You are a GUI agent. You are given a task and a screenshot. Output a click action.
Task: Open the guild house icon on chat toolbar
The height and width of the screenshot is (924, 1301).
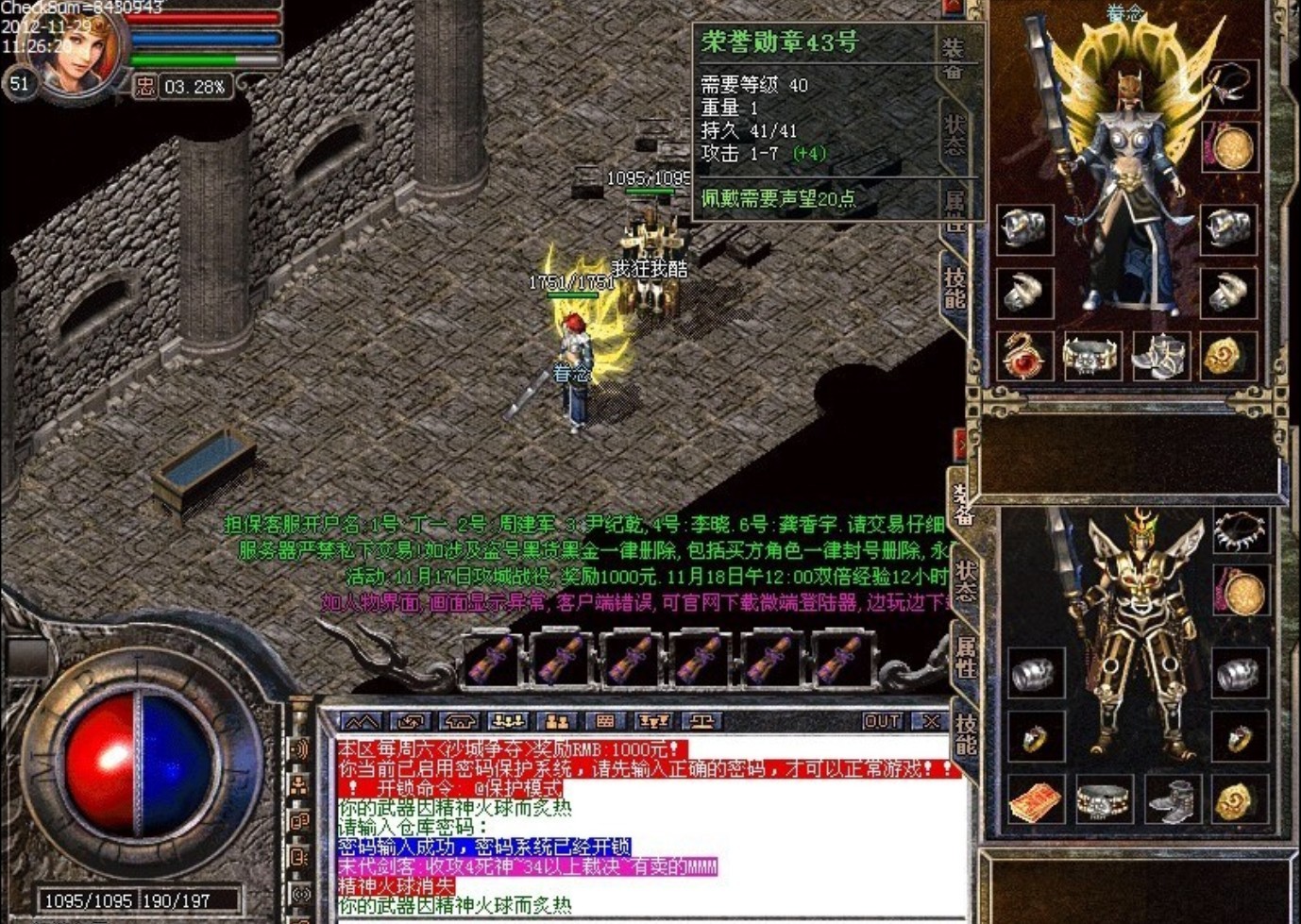coord(462,722)
